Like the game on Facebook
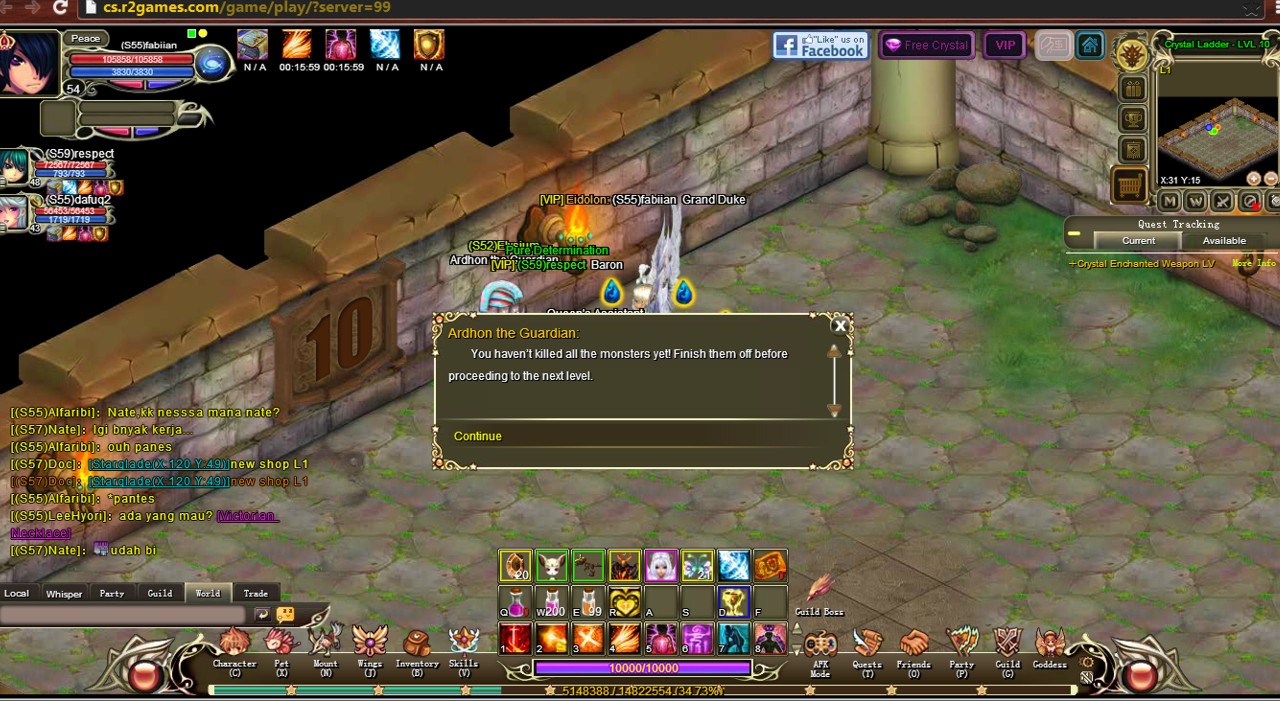This screenshot has width=1280, height=701. pos(820,46)
